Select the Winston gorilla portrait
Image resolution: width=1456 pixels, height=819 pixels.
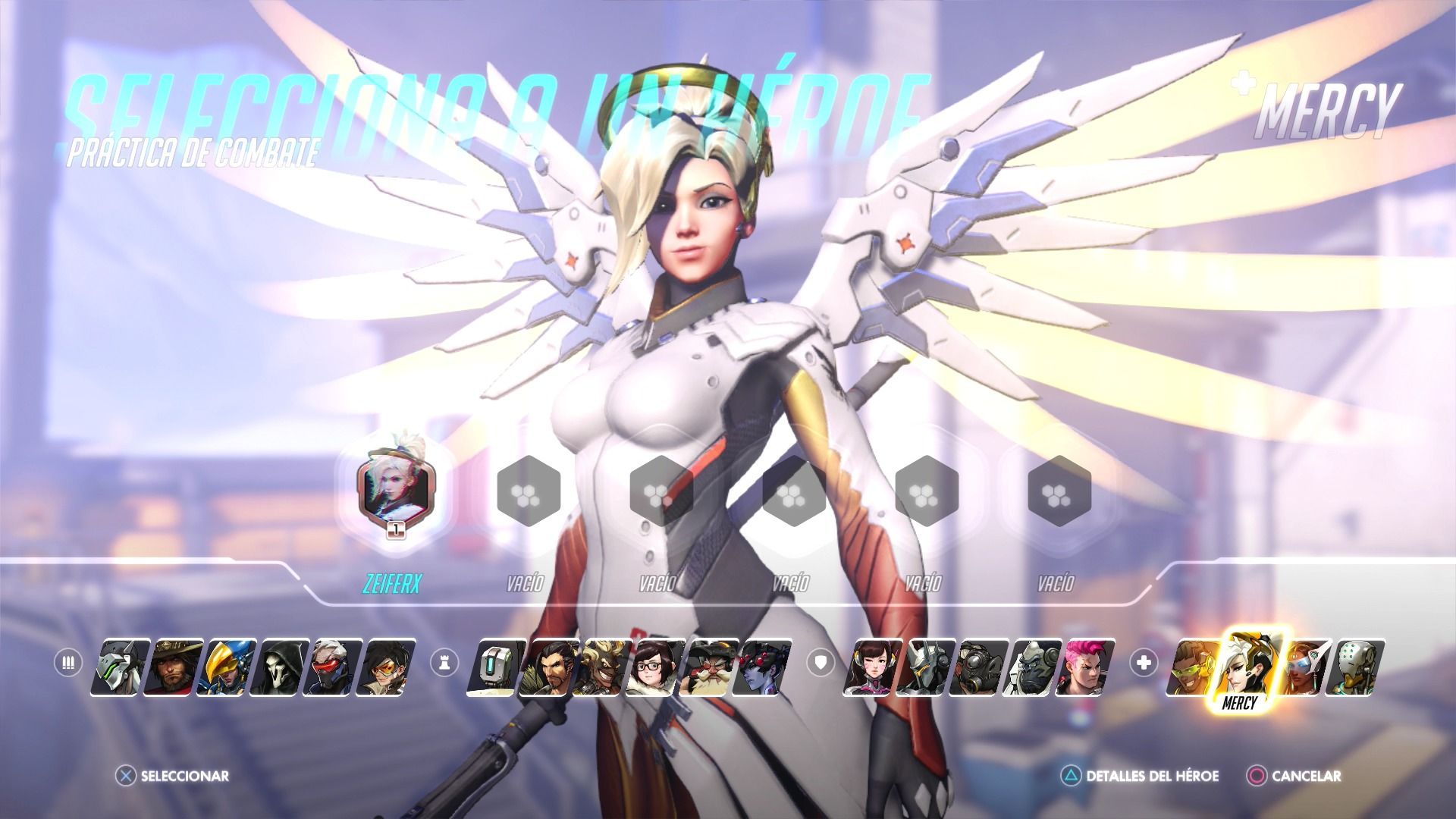(1035, 667)
